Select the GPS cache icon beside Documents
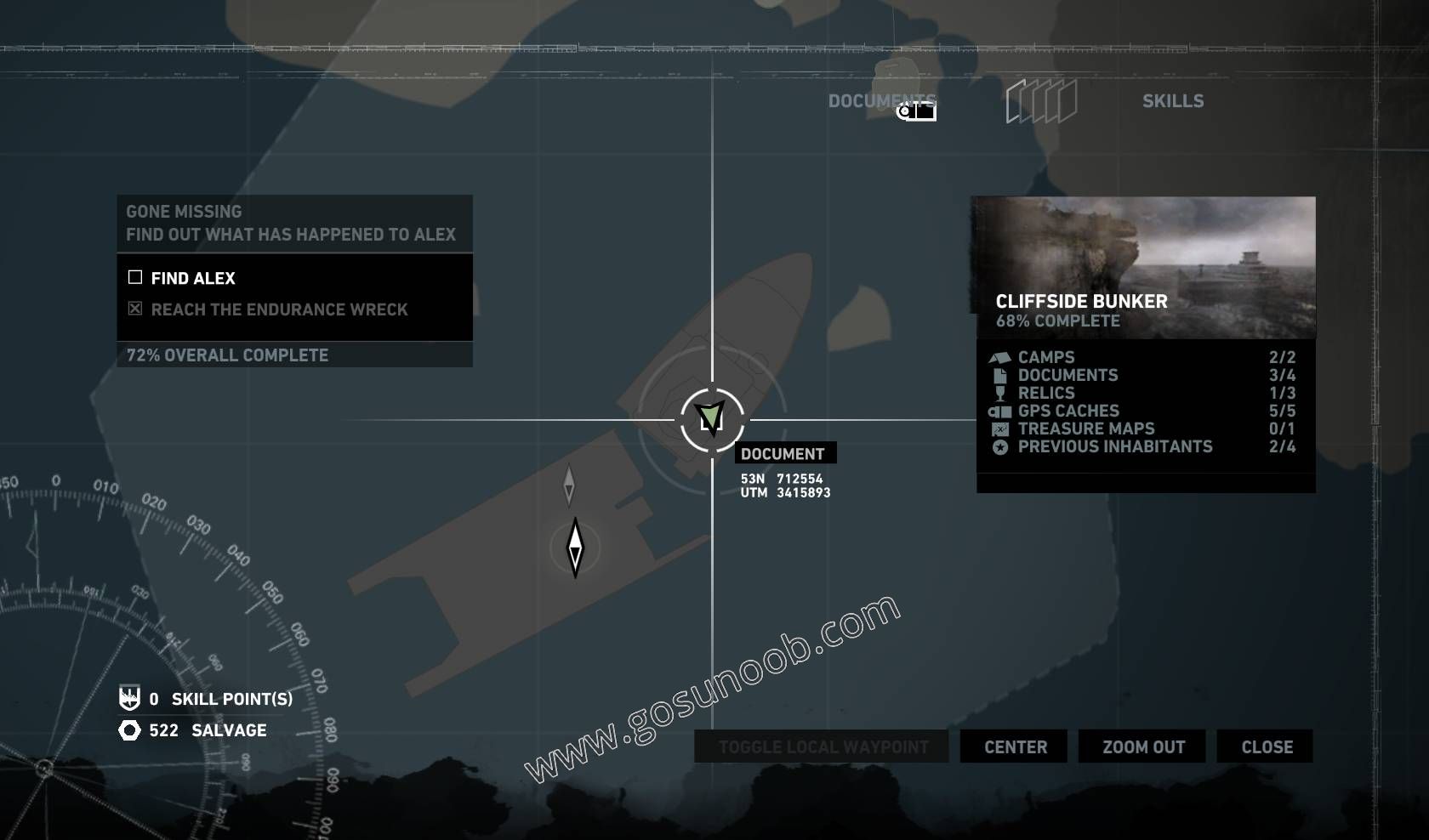This screenshot has width=1429, height=840. [914, 110]
